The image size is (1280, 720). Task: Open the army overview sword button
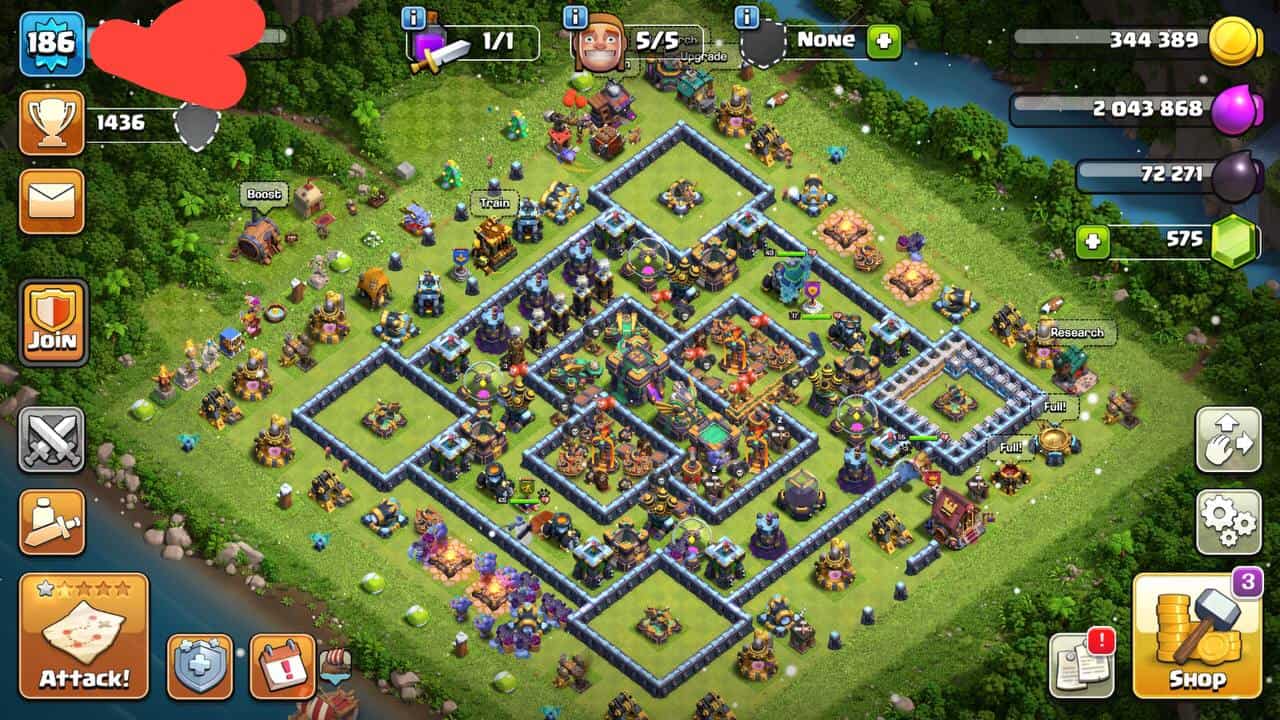[52, 521]
